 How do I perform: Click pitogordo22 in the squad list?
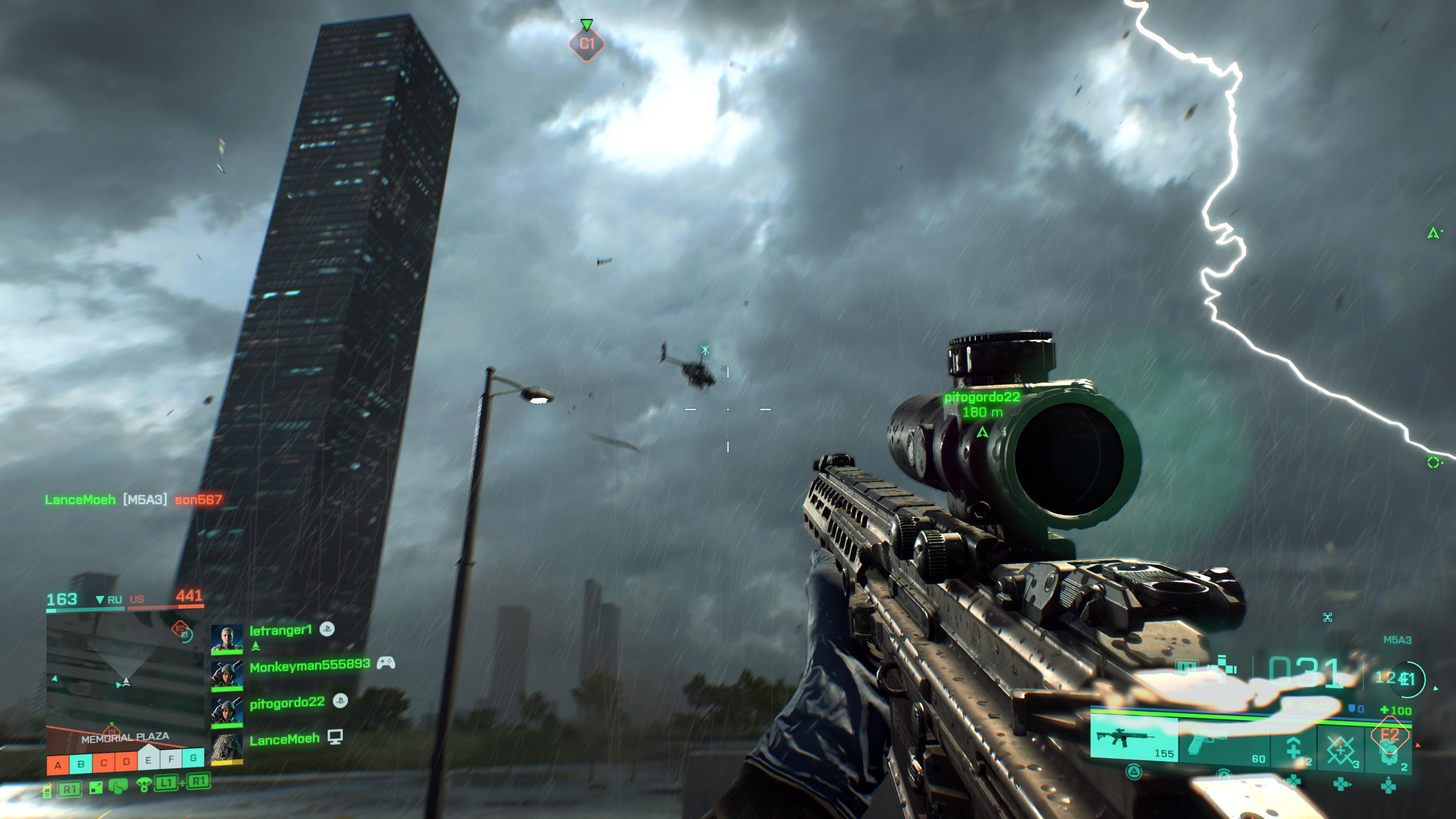point(287,703)
